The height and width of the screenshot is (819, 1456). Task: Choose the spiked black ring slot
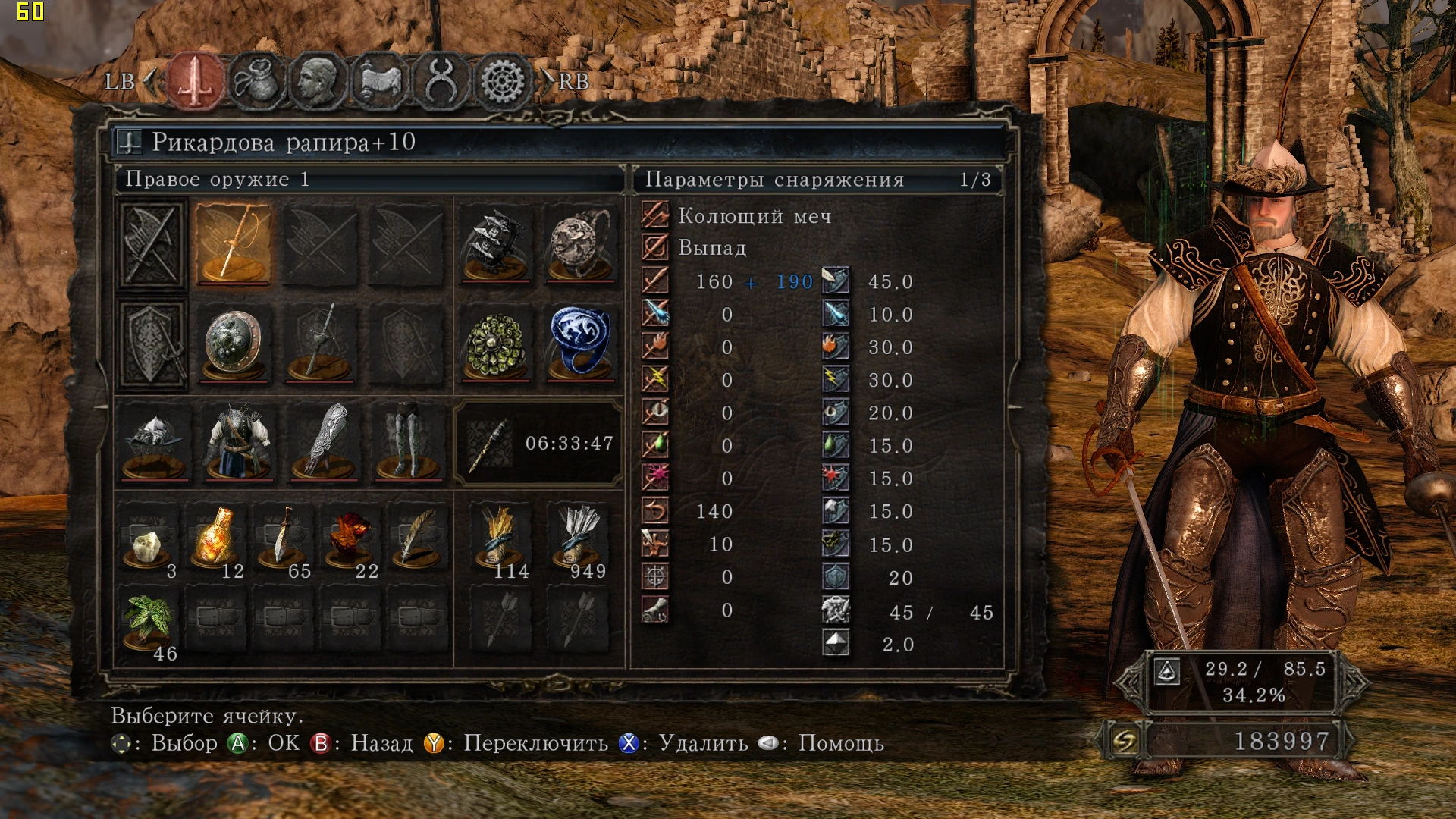pos(497,244)
